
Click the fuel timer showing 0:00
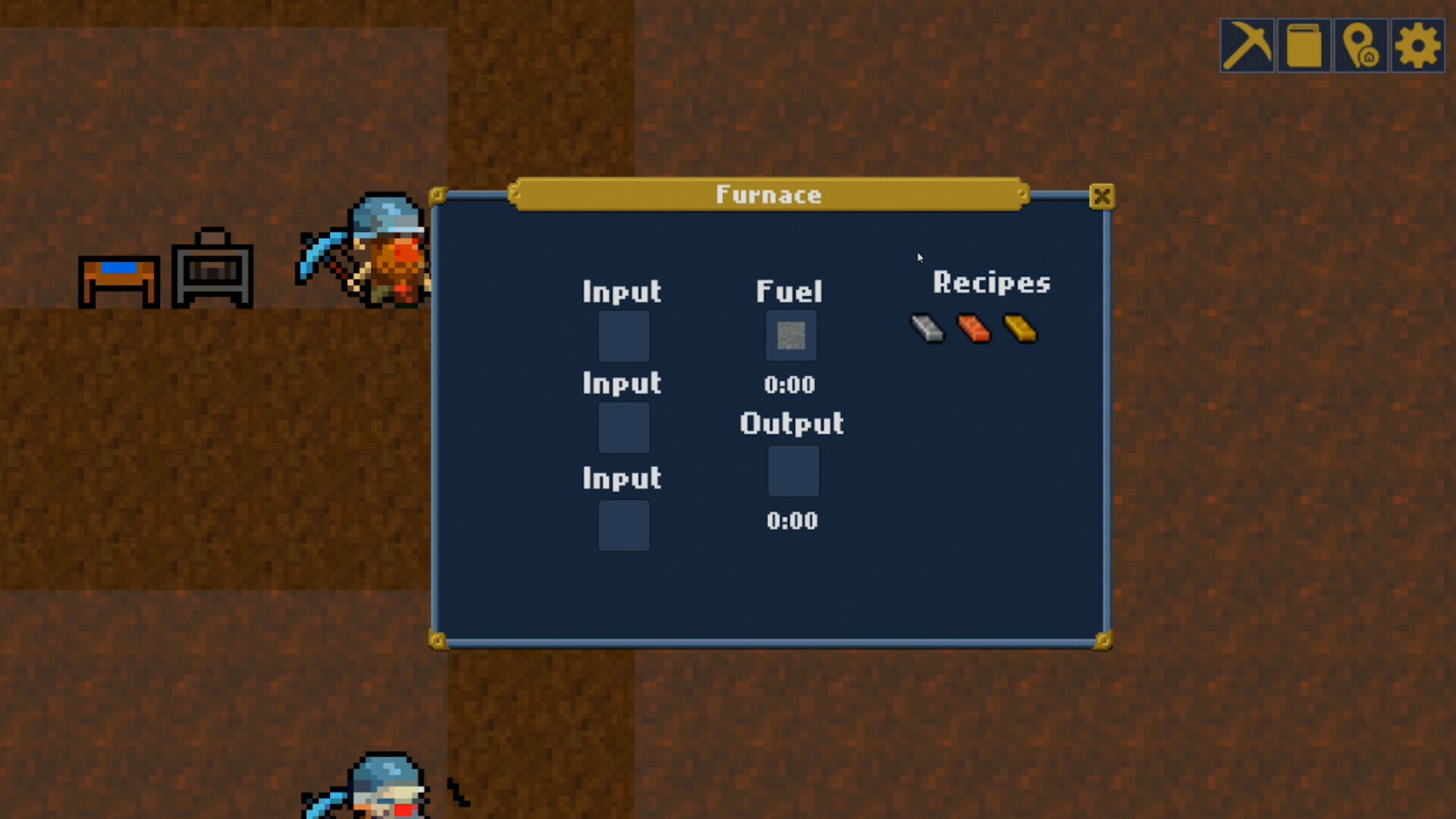[x=790, y=384]
